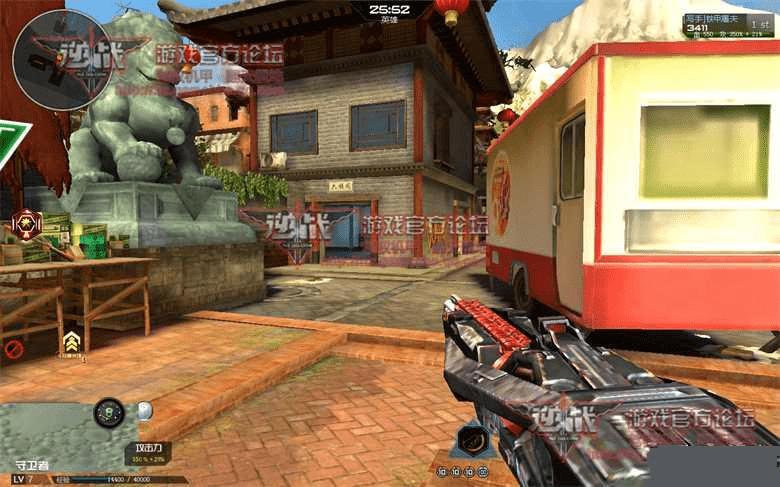
Task: Click the round speedometer gauge icon
Action: click(x=109, y=411)
